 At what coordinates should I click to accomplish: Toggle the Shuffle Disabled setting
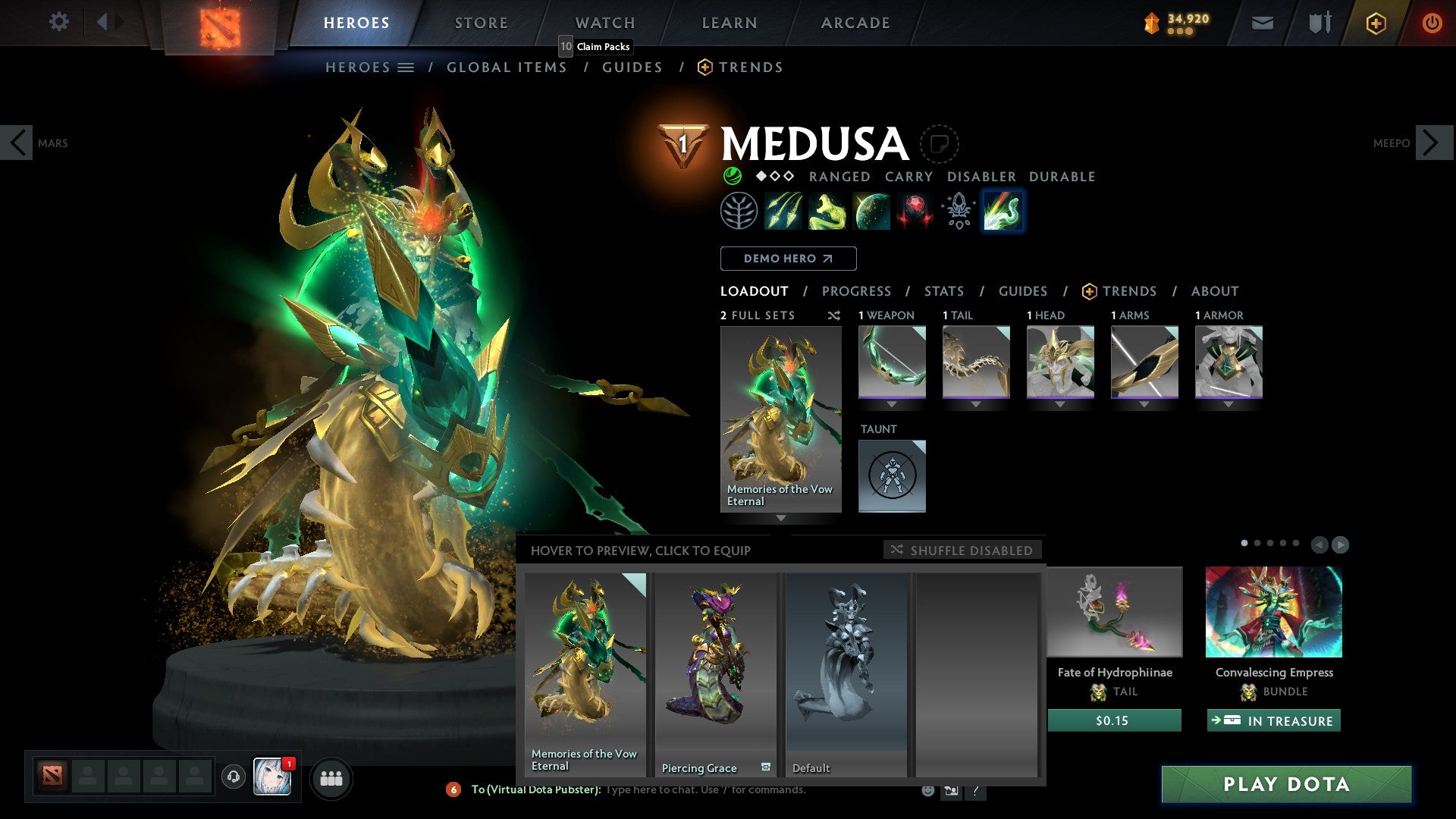pos(963,551)
